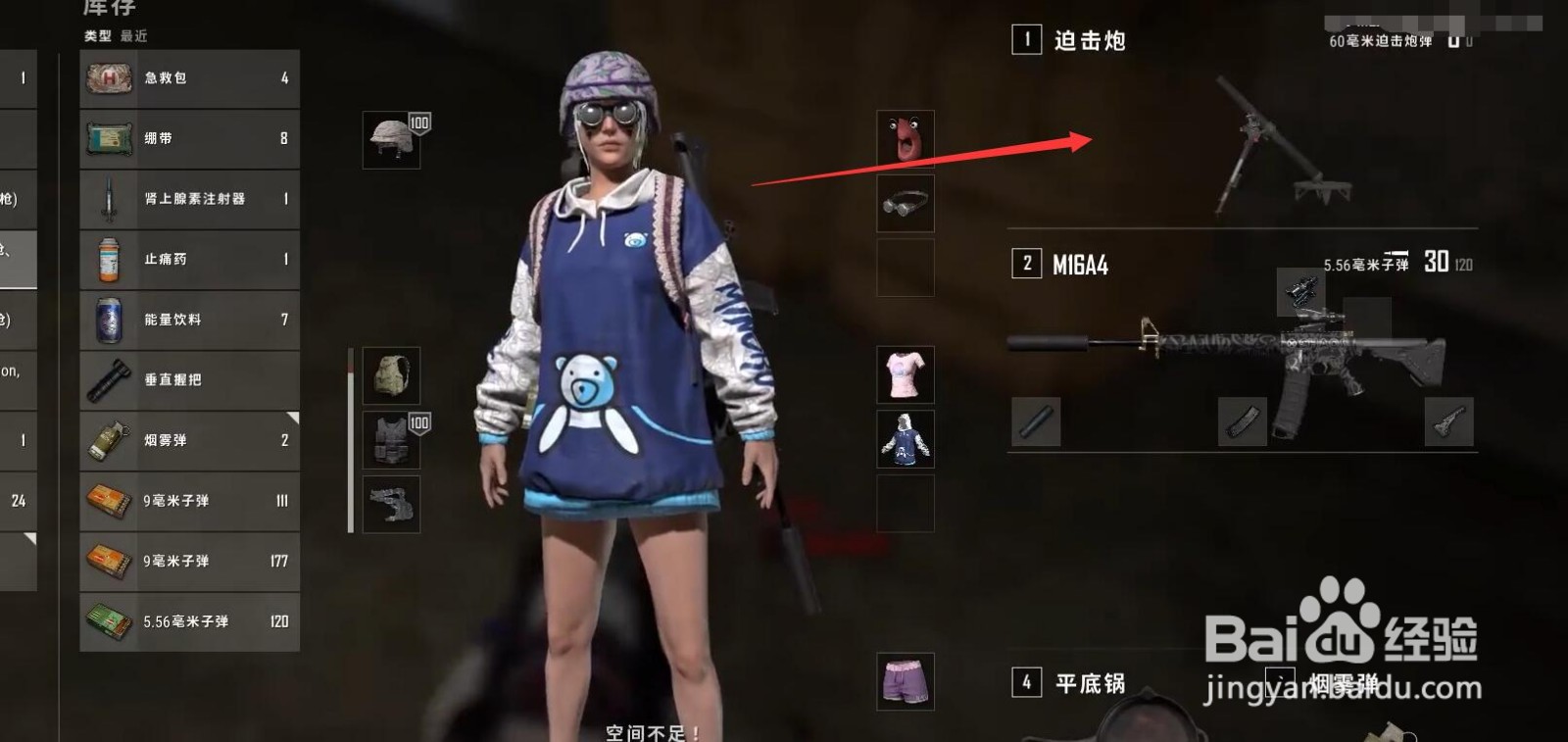Select the 能量饮料 energy drink icon
Image resolution: width=1568 pixels, height=742 pixels.
coord(111,320)
